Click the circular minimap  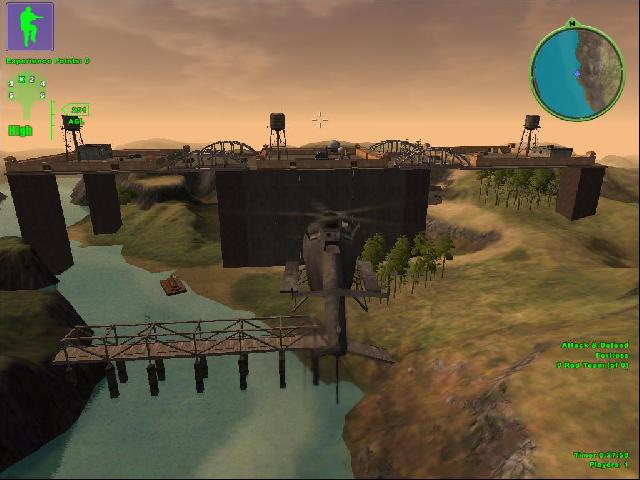tap(577, 71)
